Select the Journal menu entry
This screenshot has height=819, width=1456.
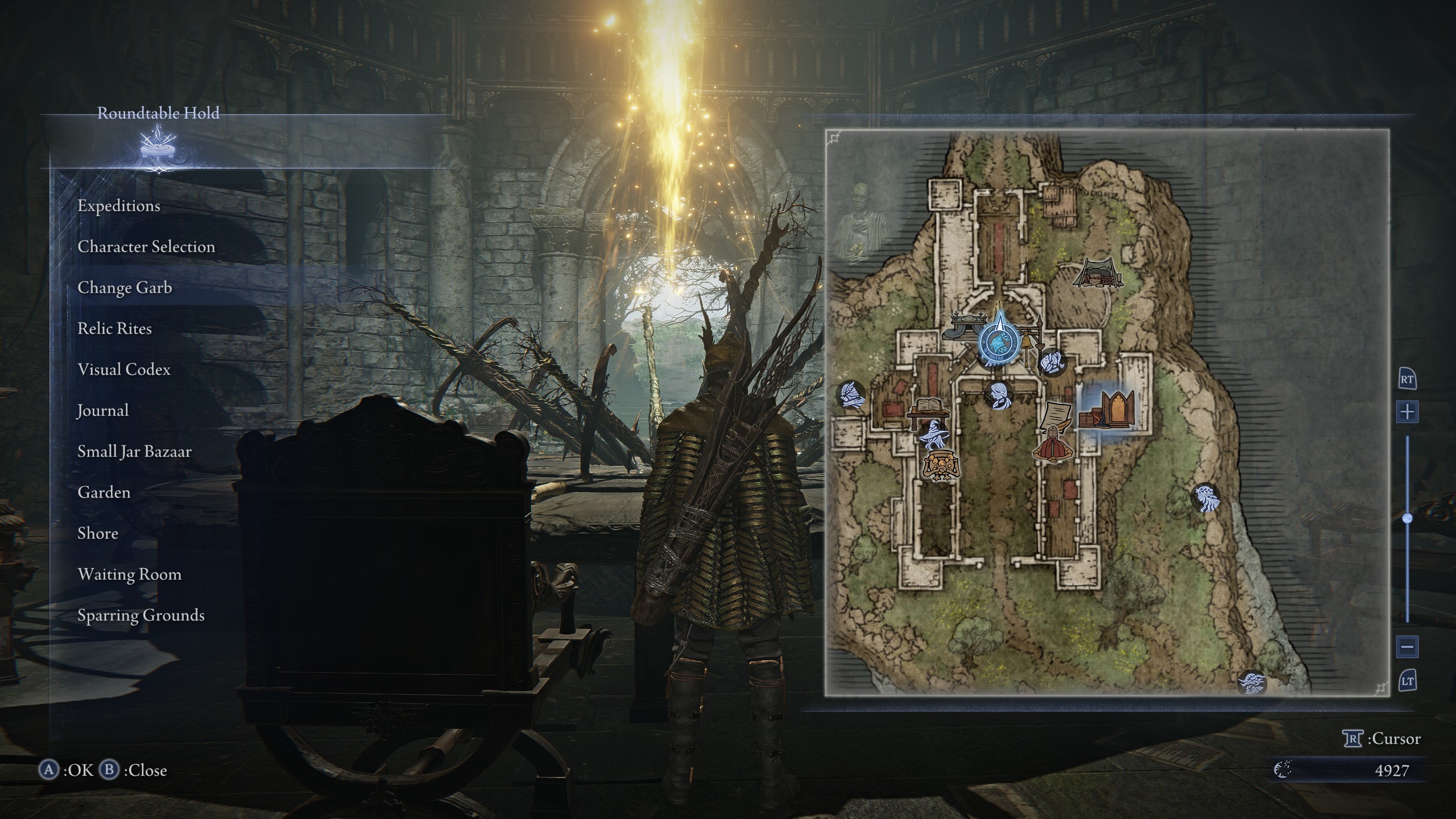(x=103, y=411)
